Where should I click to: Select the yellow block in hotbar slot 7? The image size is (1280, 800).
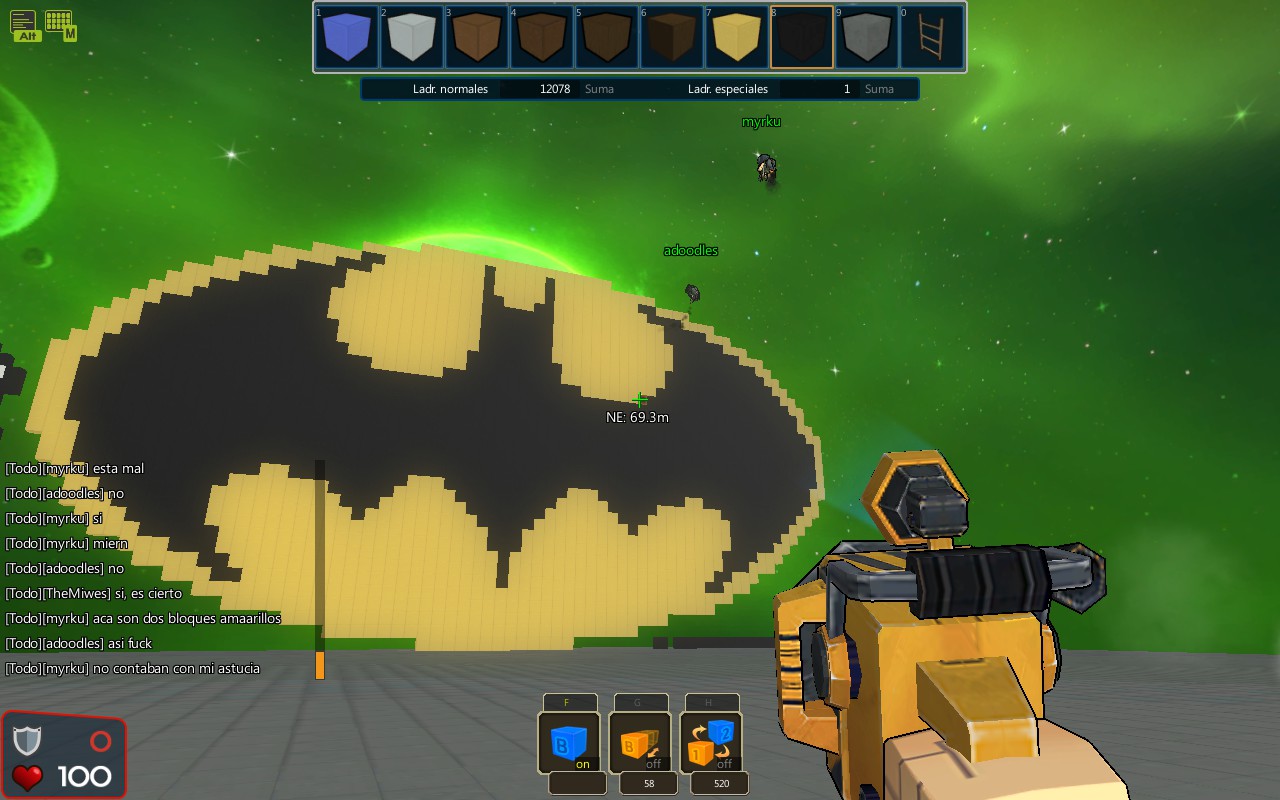pos(737,37)
